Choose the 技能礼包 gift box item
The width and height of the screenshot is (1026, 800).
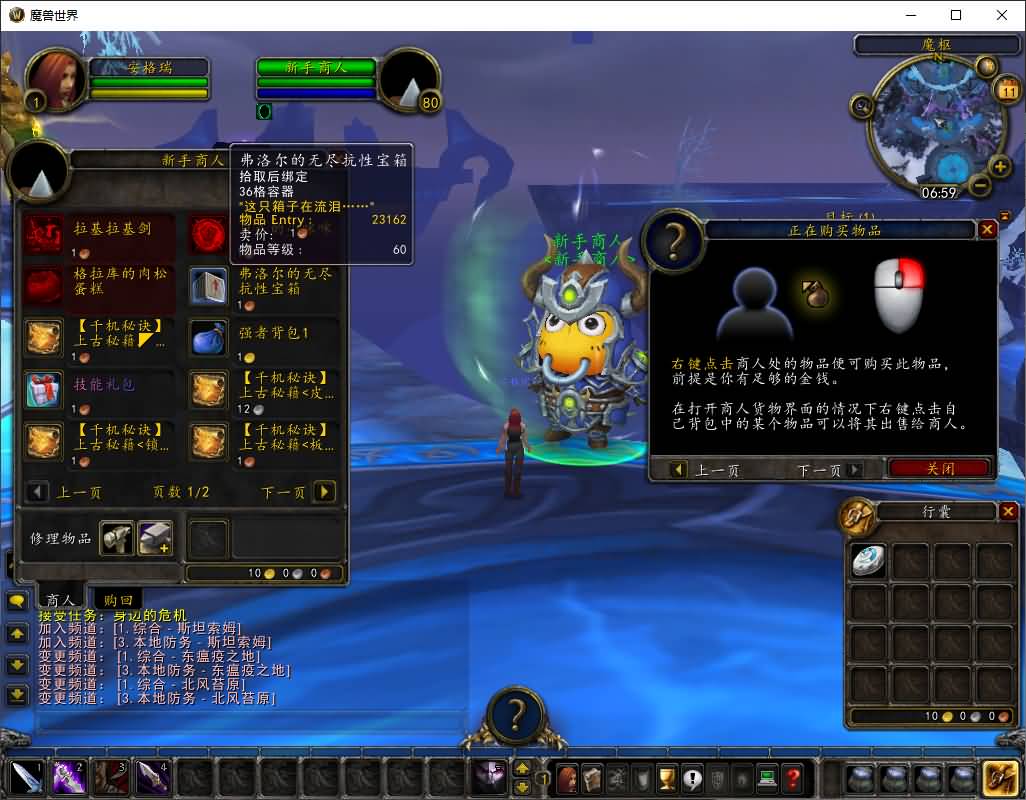(x=43, y=390)
